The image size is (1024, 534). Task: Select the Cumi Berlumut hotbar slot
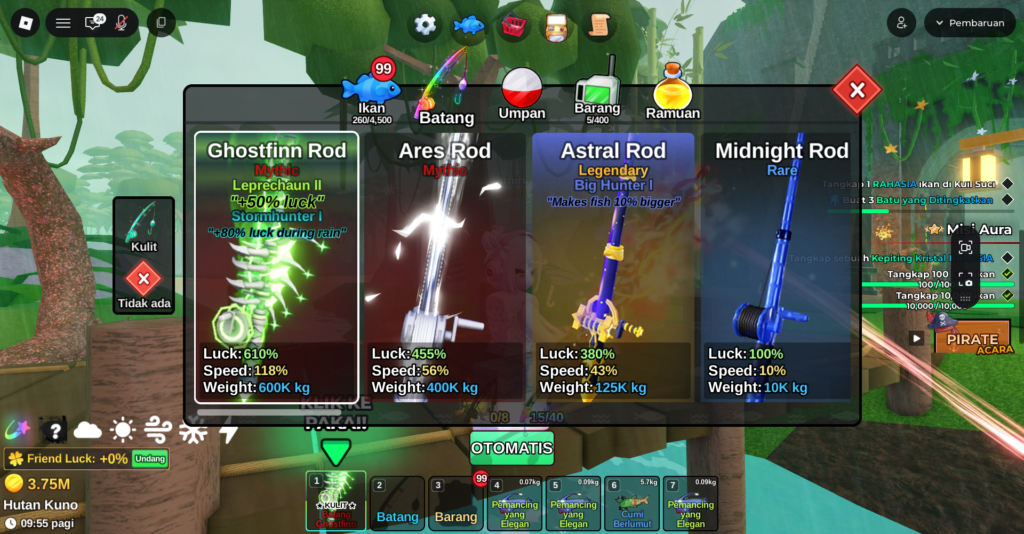pyautogui.click(x=632, y=503)
